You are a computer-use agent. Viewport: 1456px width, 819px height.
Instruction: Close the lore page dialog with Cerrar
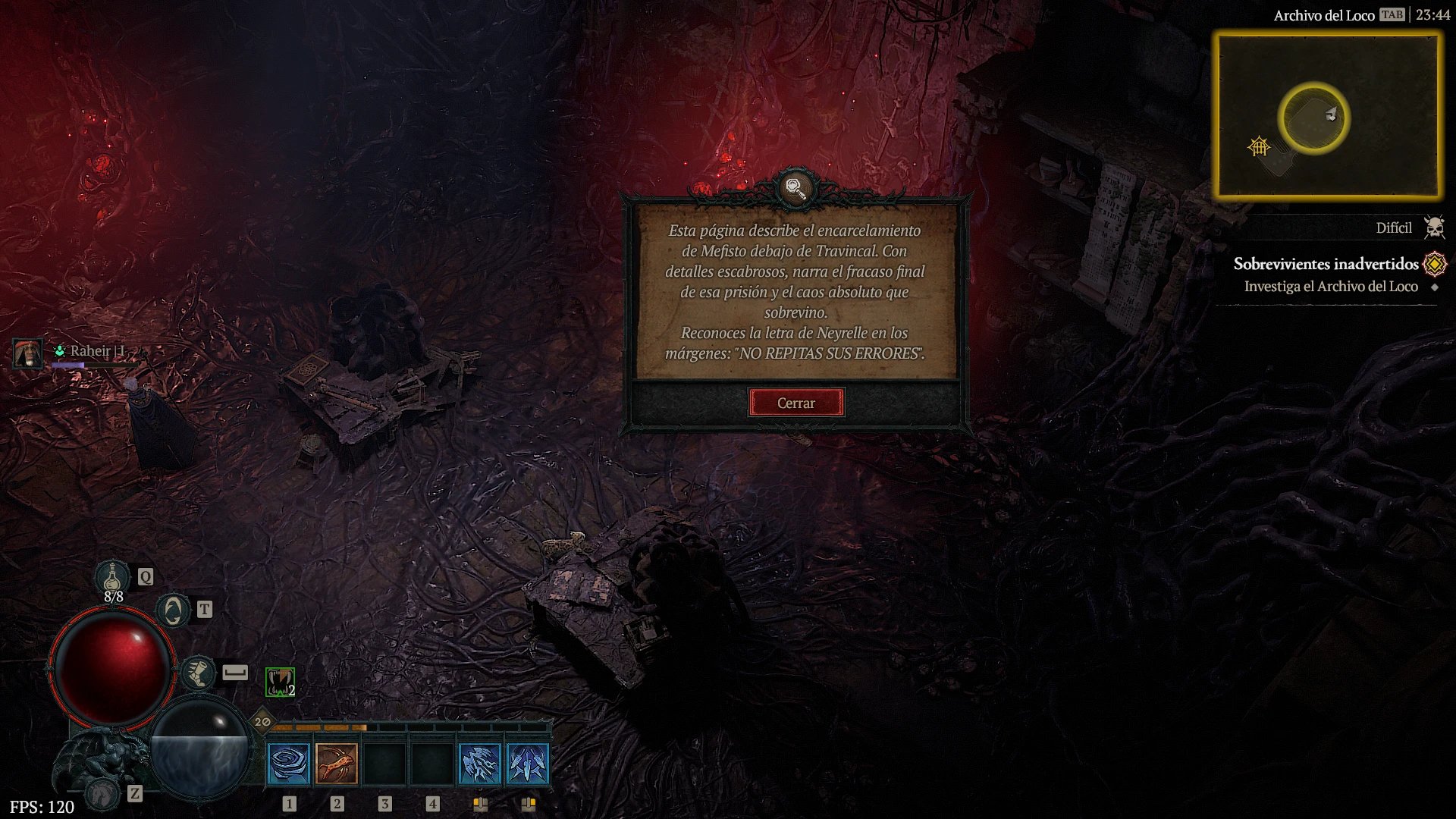(x=795, y=403)
